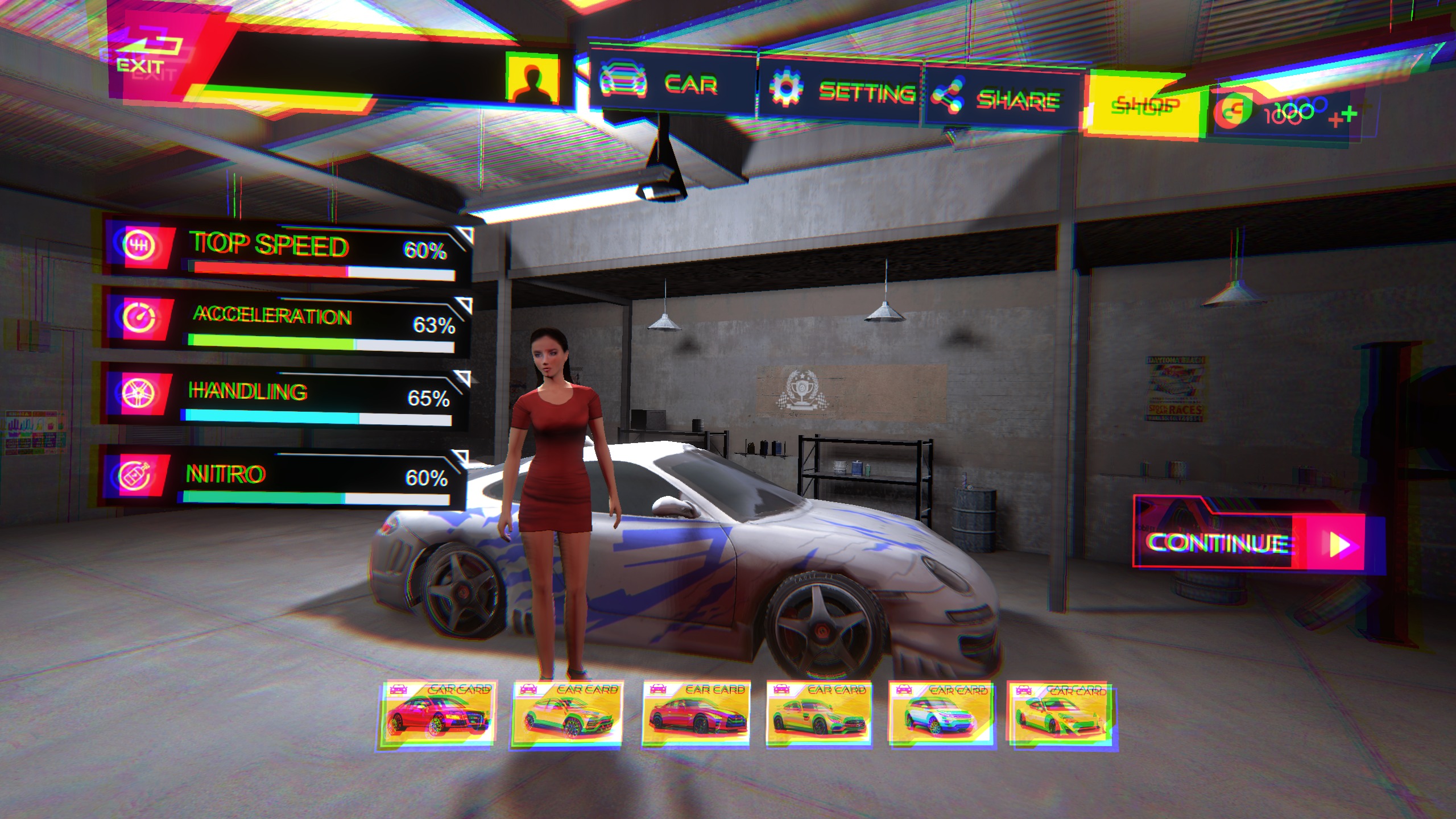Screen dimensions: 1456x819
Task: Select the red Audi sedan car card
Action: pyautogui.click(x=437, y=714)
